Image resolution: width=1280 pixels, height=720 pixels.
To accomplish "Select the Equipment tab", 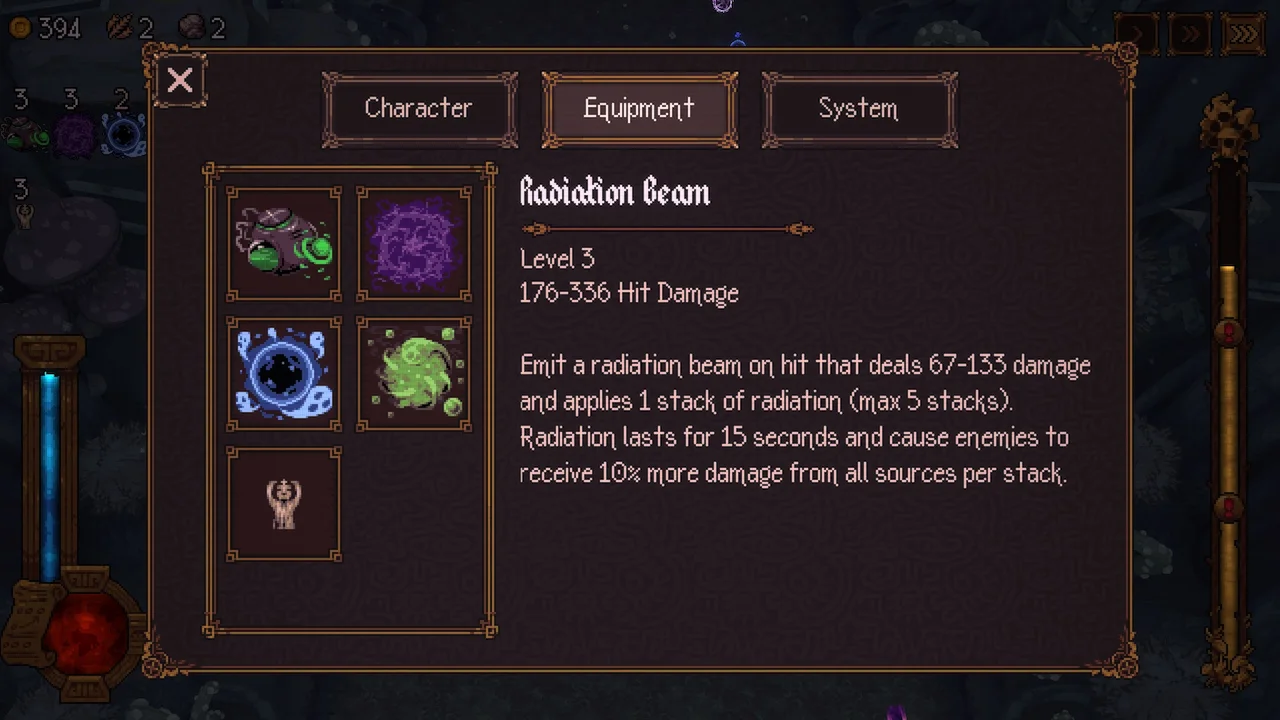I will 639,109.
